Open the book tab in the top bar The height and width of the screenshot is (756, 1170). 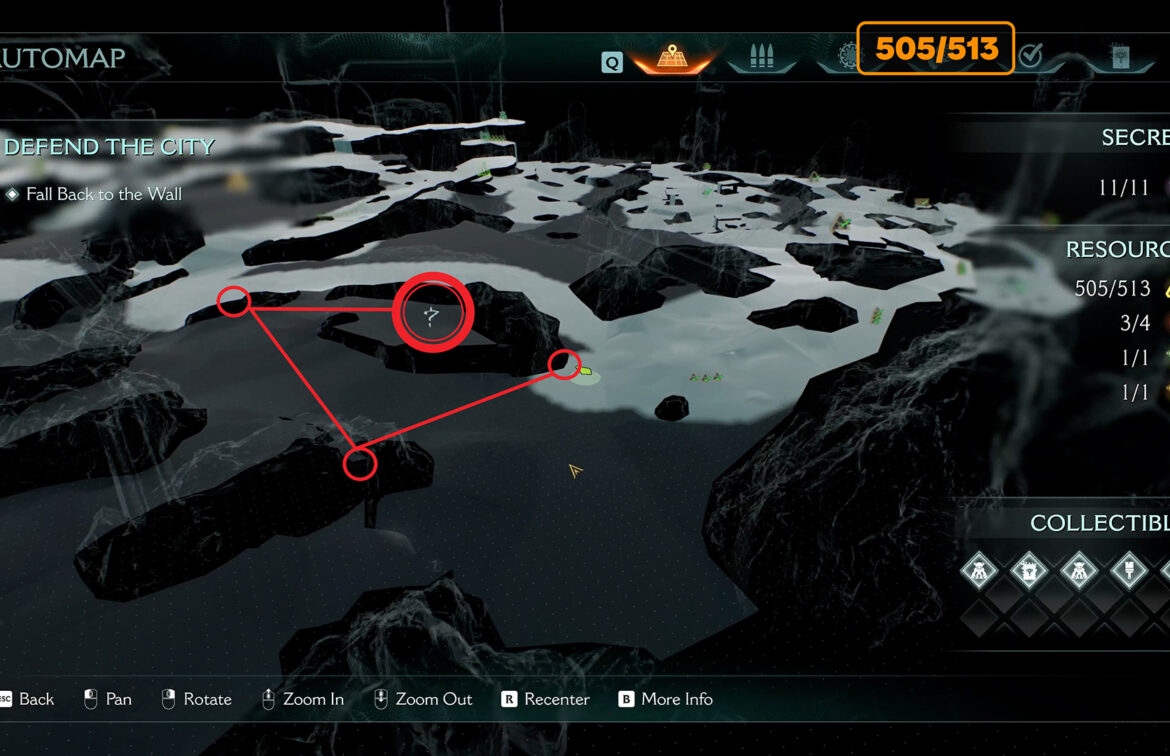coord(1120,57)
